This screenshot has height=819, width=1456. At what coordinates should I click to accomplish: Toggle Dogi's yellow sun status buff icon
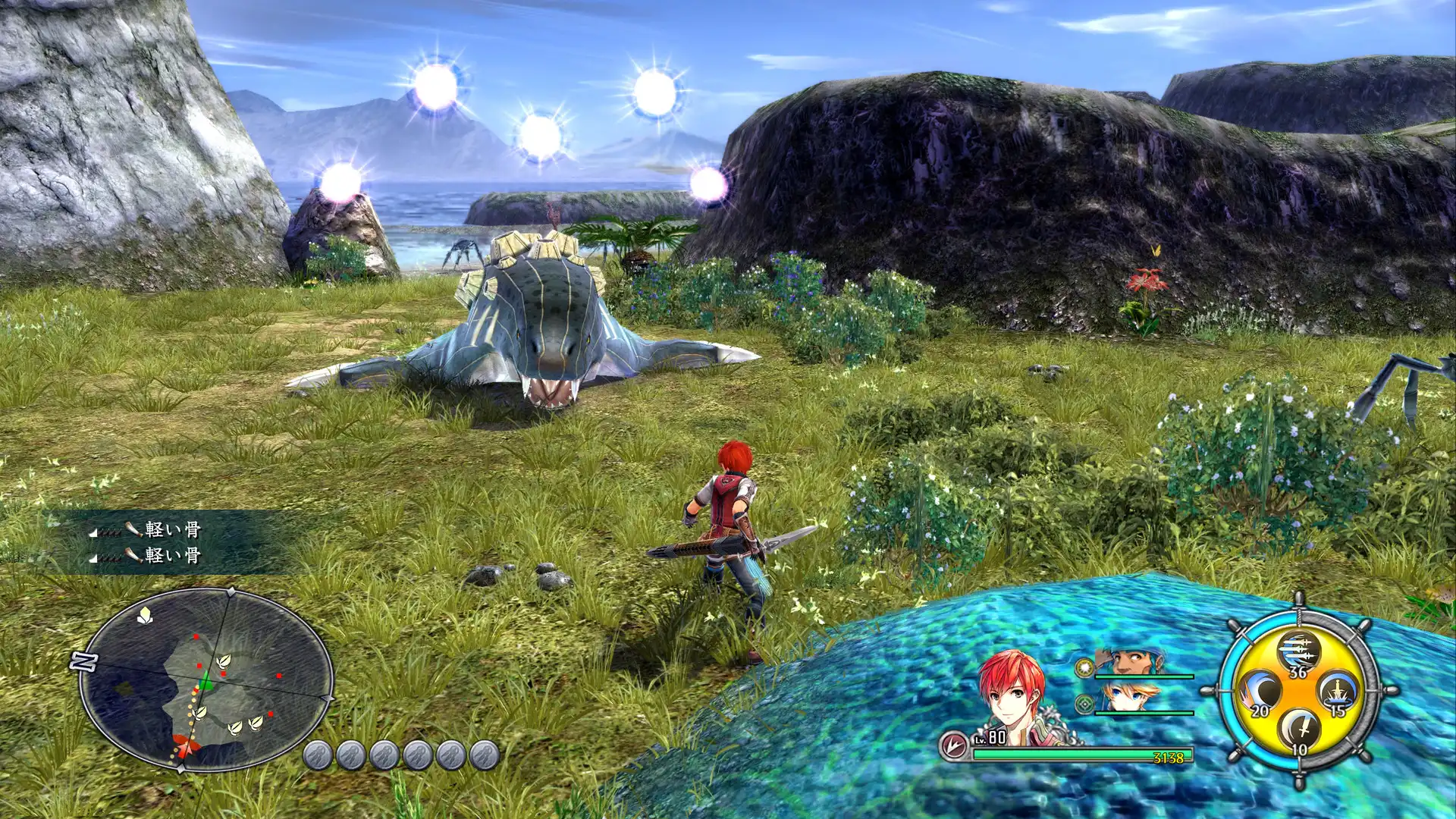1084,667
